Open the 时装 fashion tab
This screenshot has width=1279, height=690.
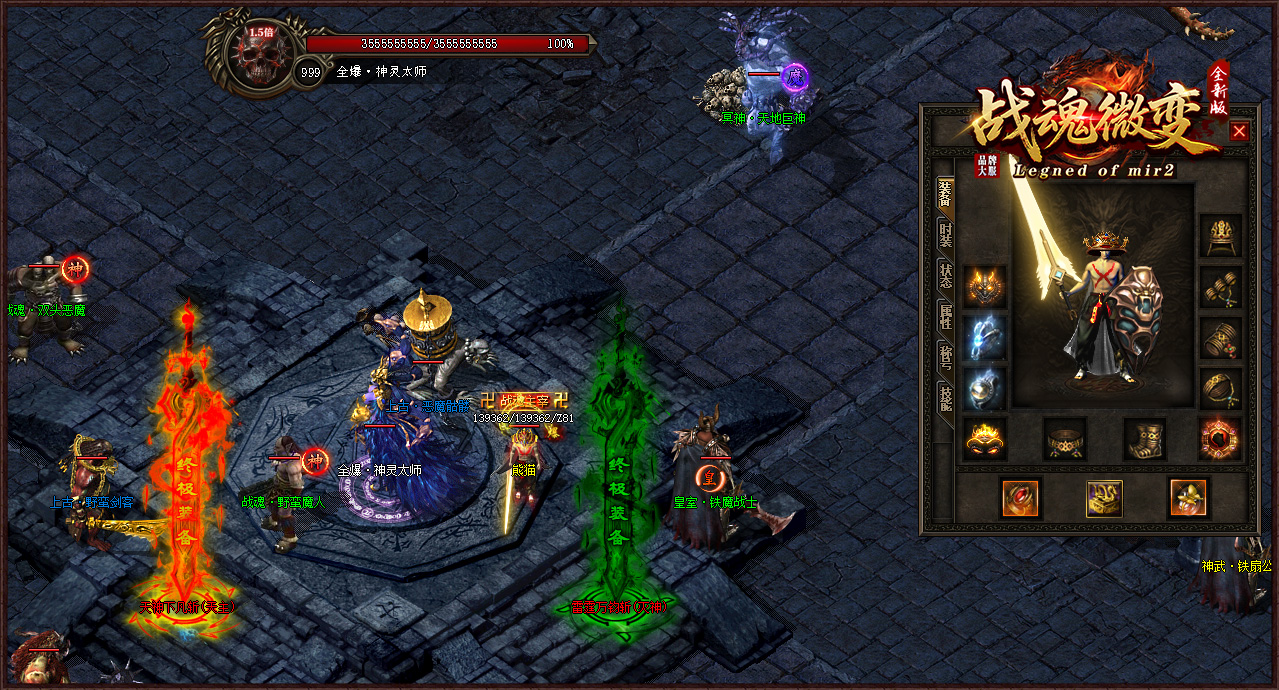point(945,236)
